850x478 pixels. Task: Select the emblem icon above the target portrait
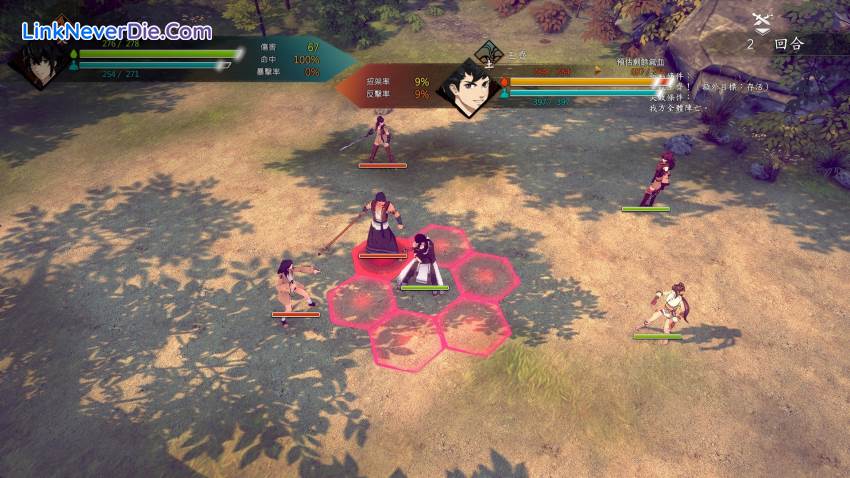[x=490, y=51]
